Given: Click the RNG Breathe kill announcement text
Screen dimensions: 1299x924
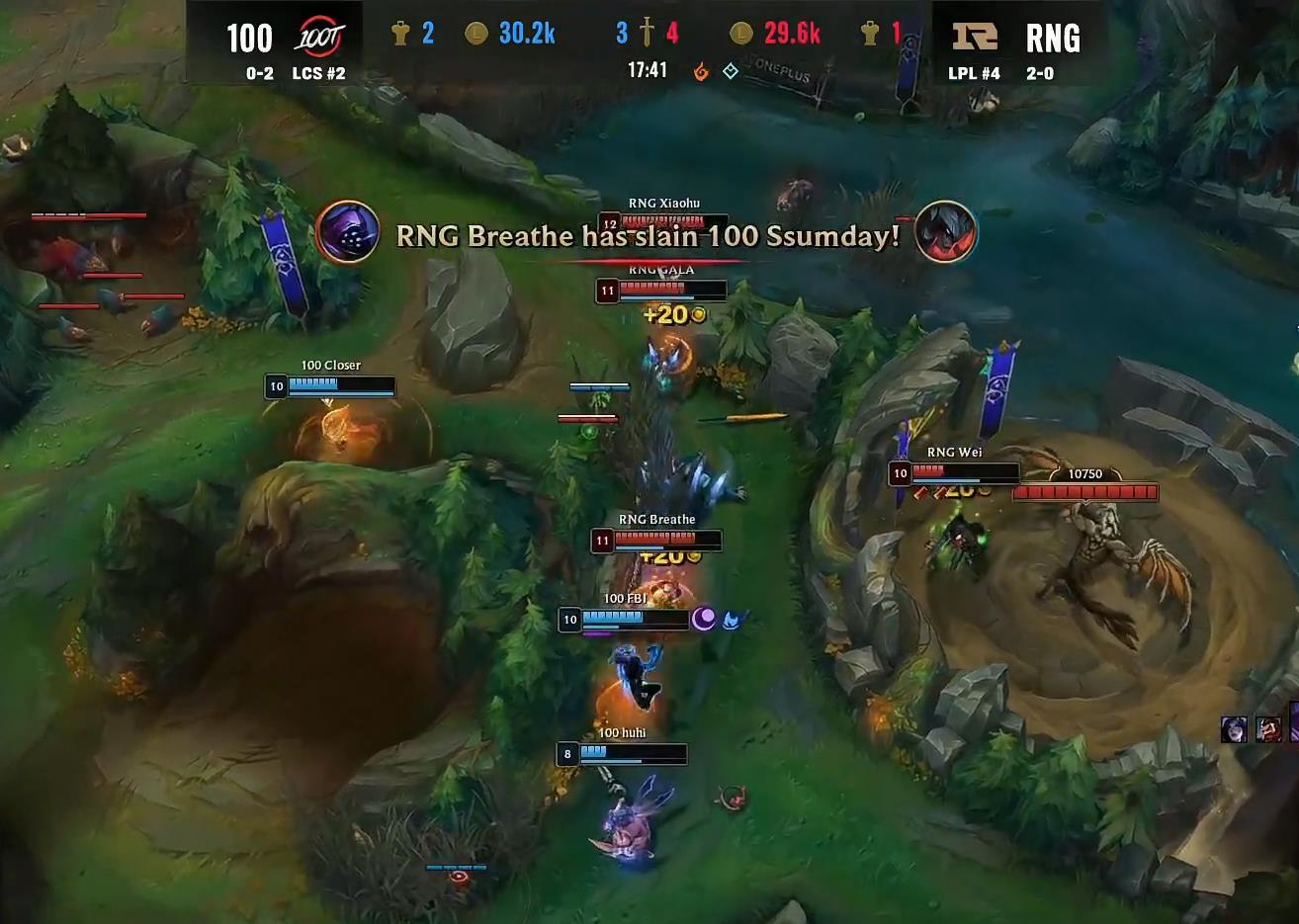Looking at the screenshot, I should pyautogui.click(x=647, y=235).
